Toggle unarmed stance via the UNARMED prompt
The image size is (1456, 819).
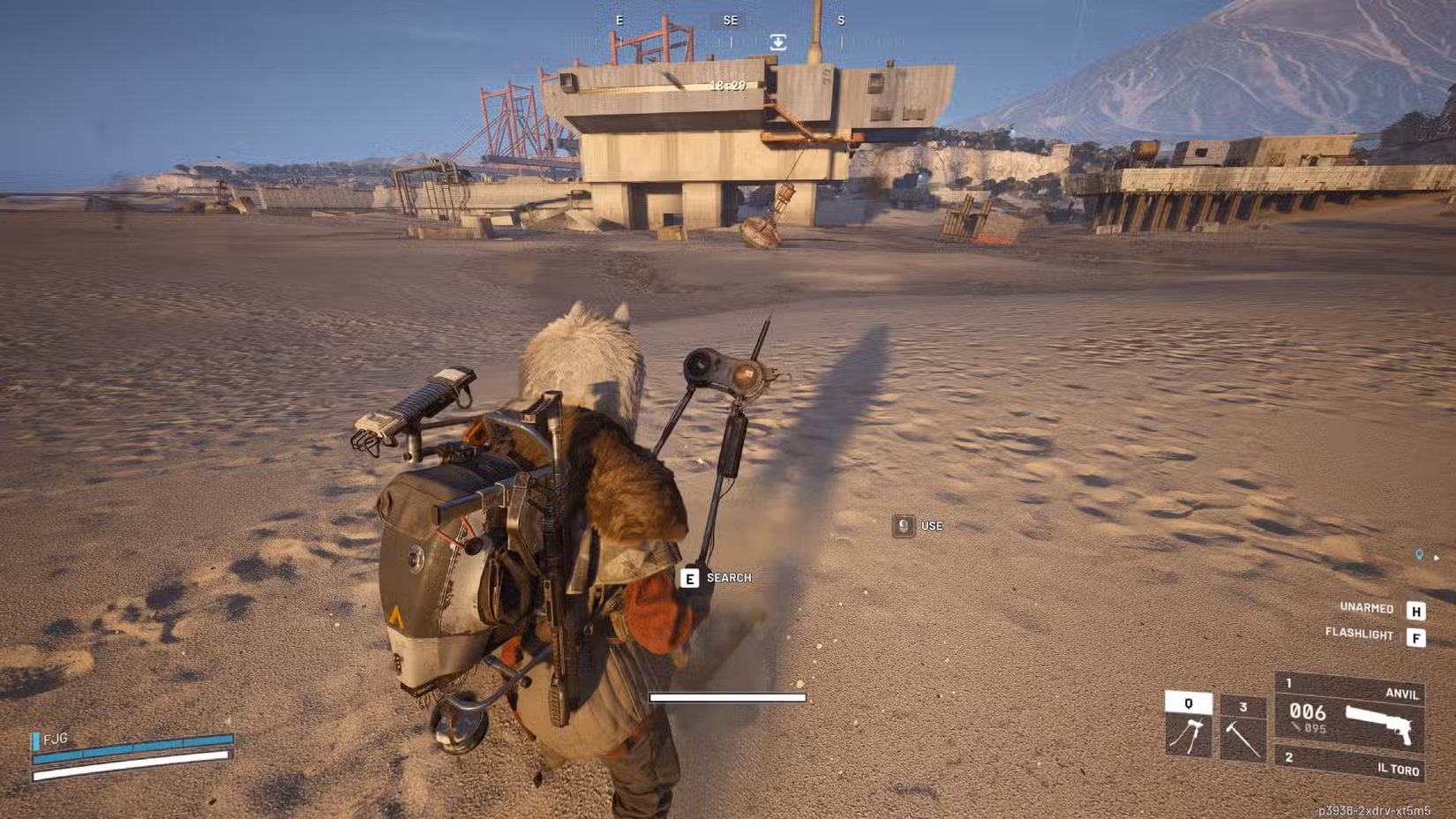(x=1367, y=607)
